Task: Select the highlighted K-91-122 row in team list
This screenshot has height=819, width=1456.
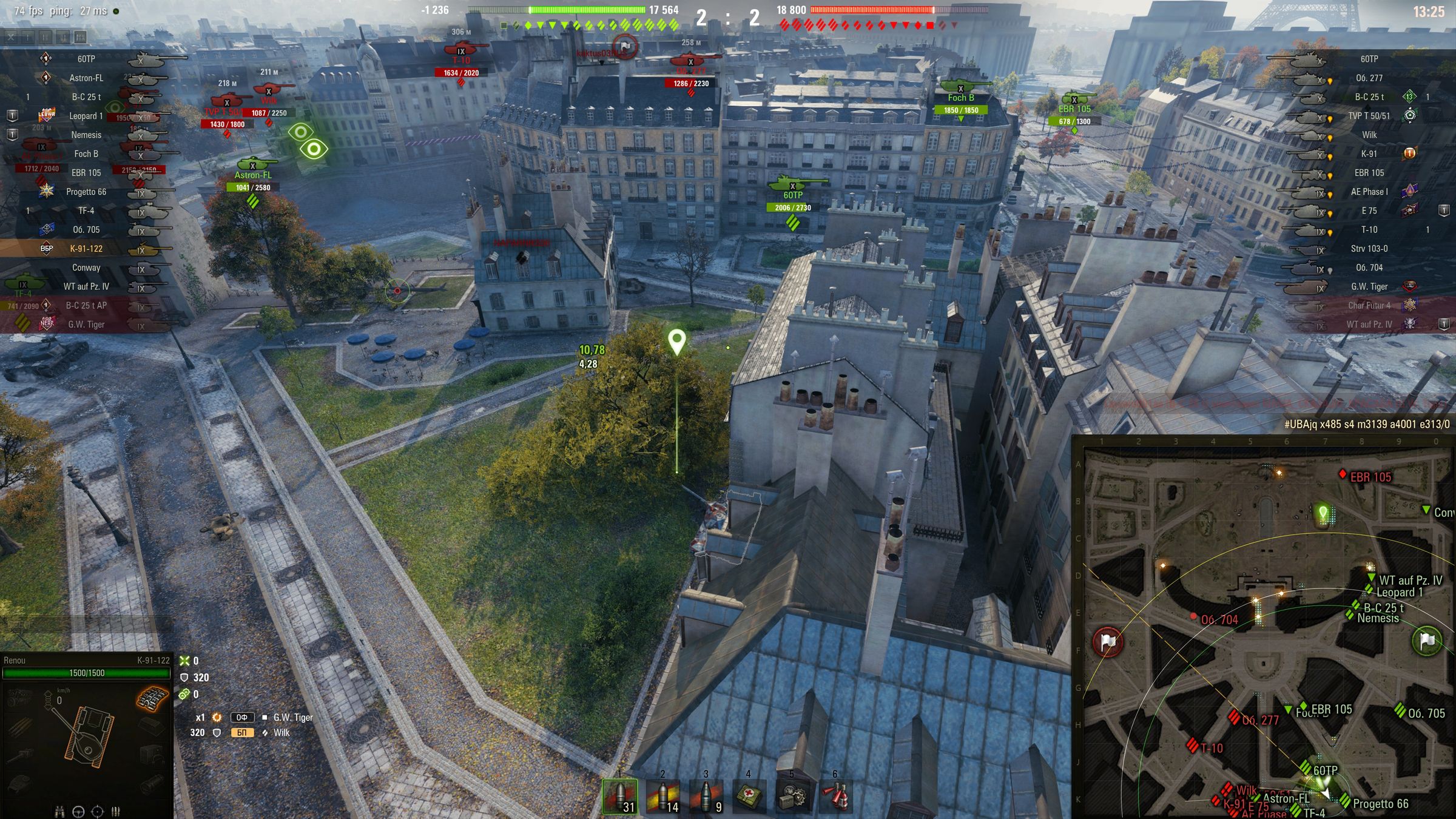Action: tap(86, 249)
